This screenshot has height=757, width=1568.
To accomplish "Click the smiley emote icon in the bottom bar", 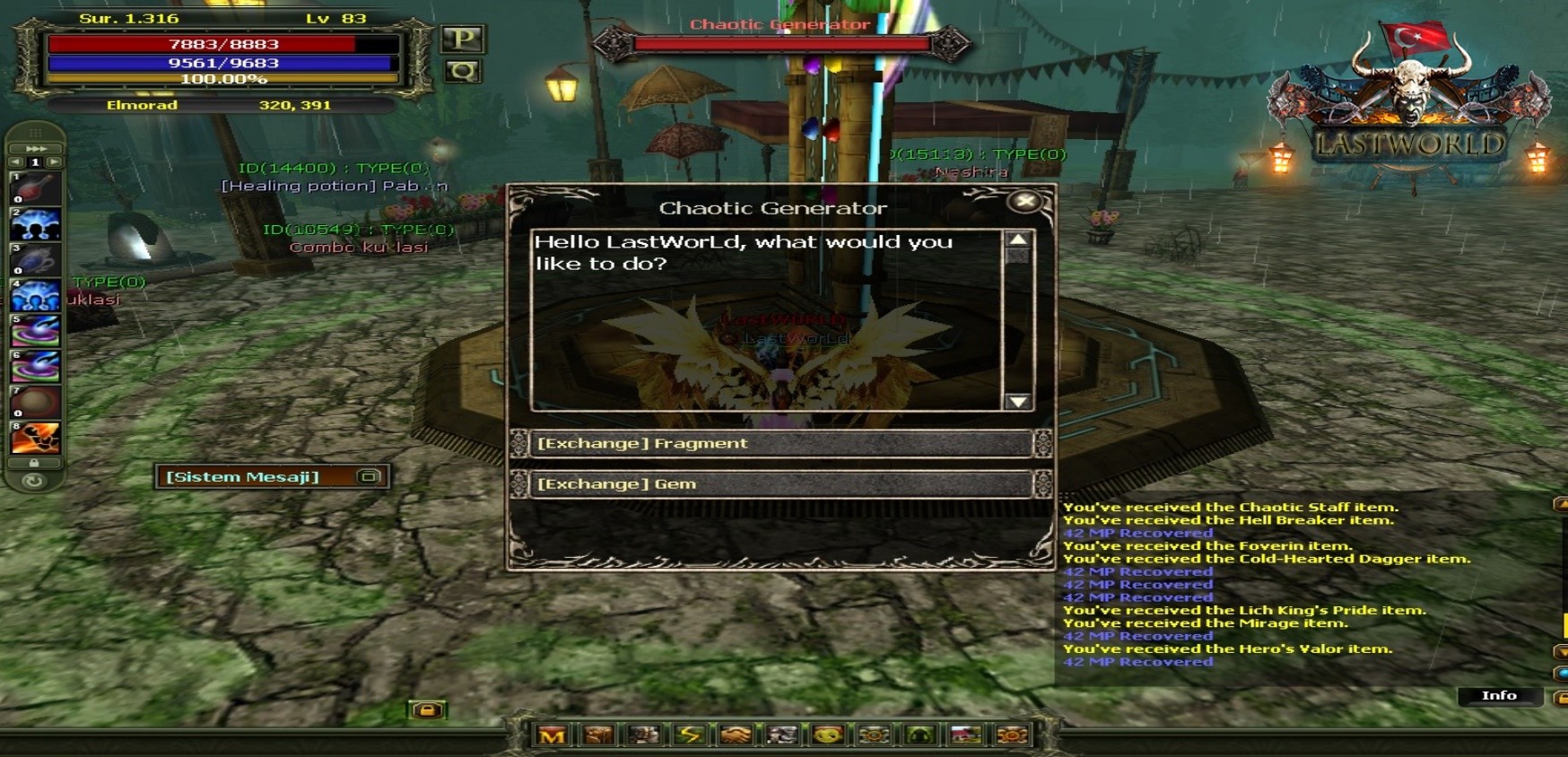I will (825, 734).
